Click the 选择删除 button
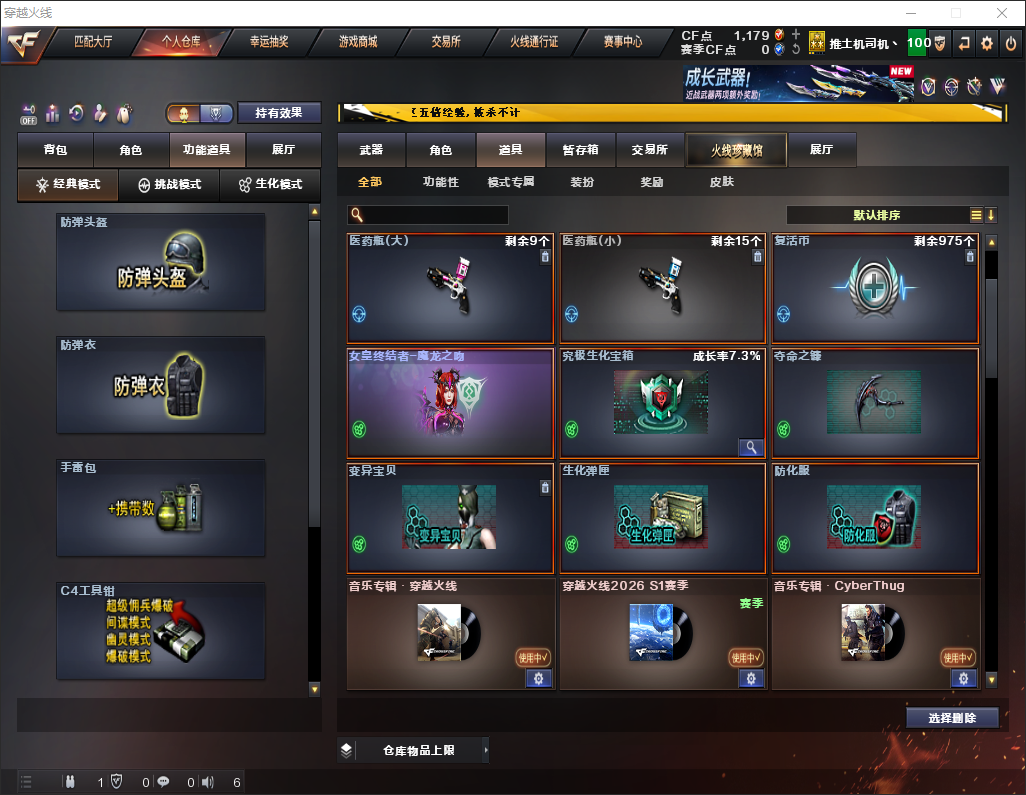 (x=952, y=718)
